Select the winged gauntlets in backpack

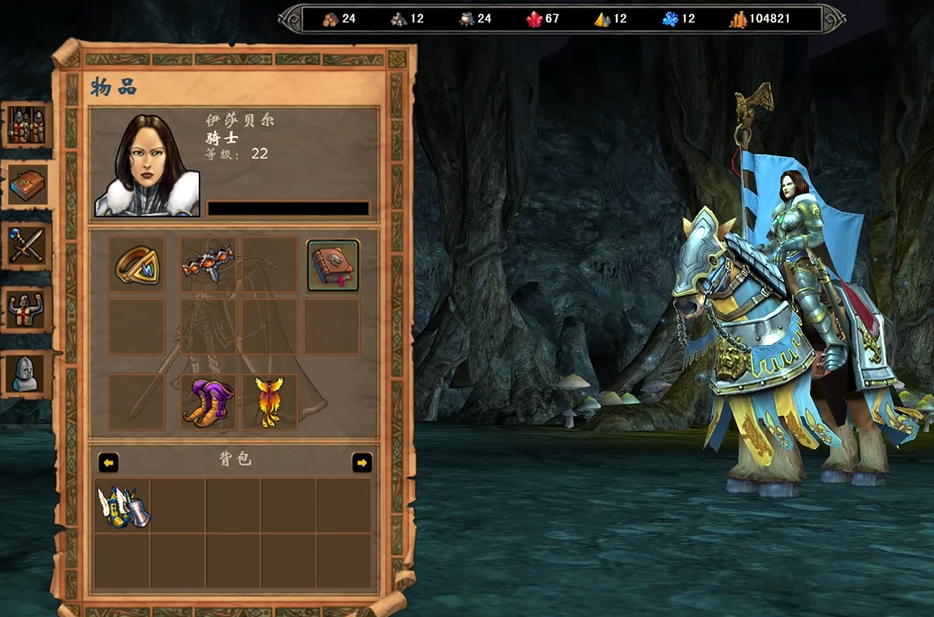pyautogui.click(x=123, y=506)
